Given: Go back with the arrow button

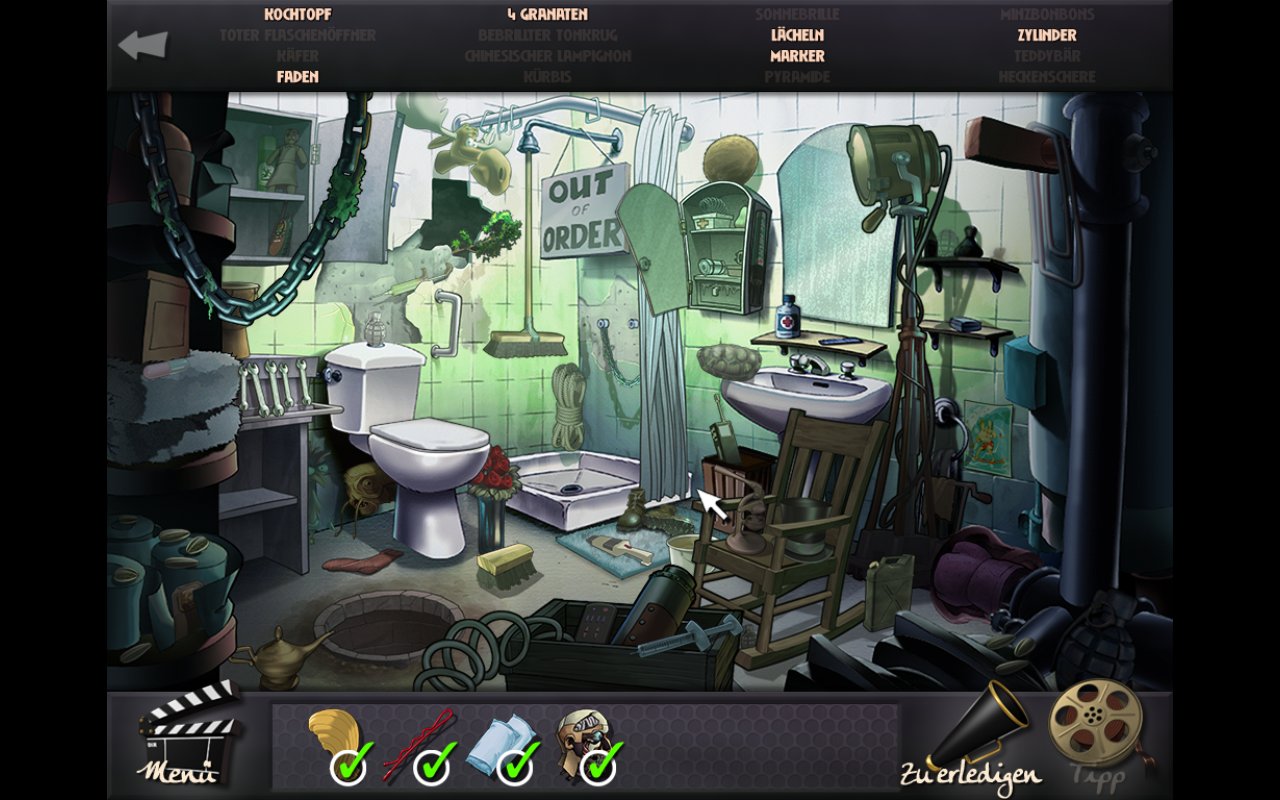Looking at the screenshot, I should (143, 45).
